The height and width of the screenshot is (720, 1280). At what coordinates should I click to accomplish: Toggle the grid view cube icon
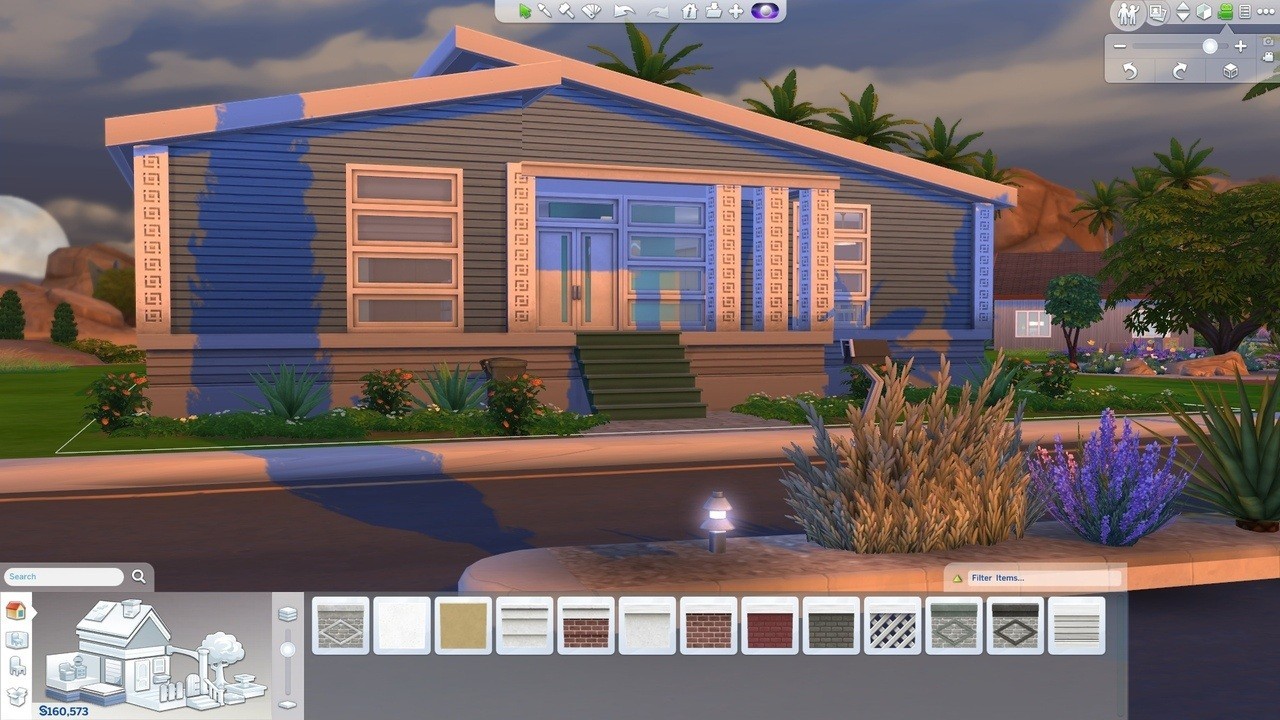[x=1202, y=13]
